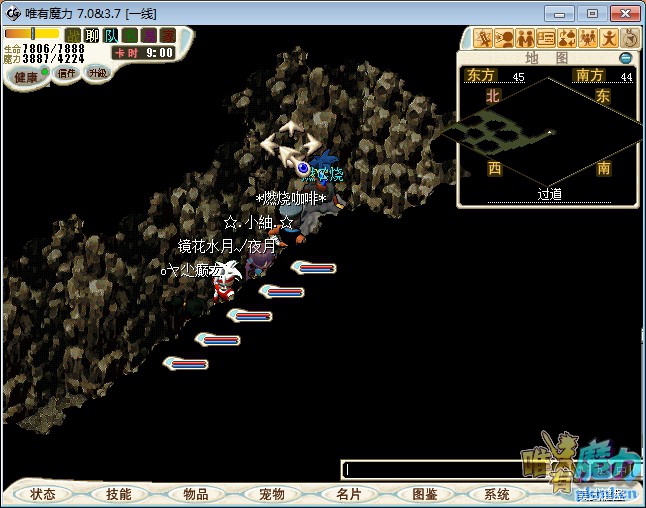The height and width of the screenshot is (508, 646).
Task: Open the 物品 items menu
Action: click(196, 494)
